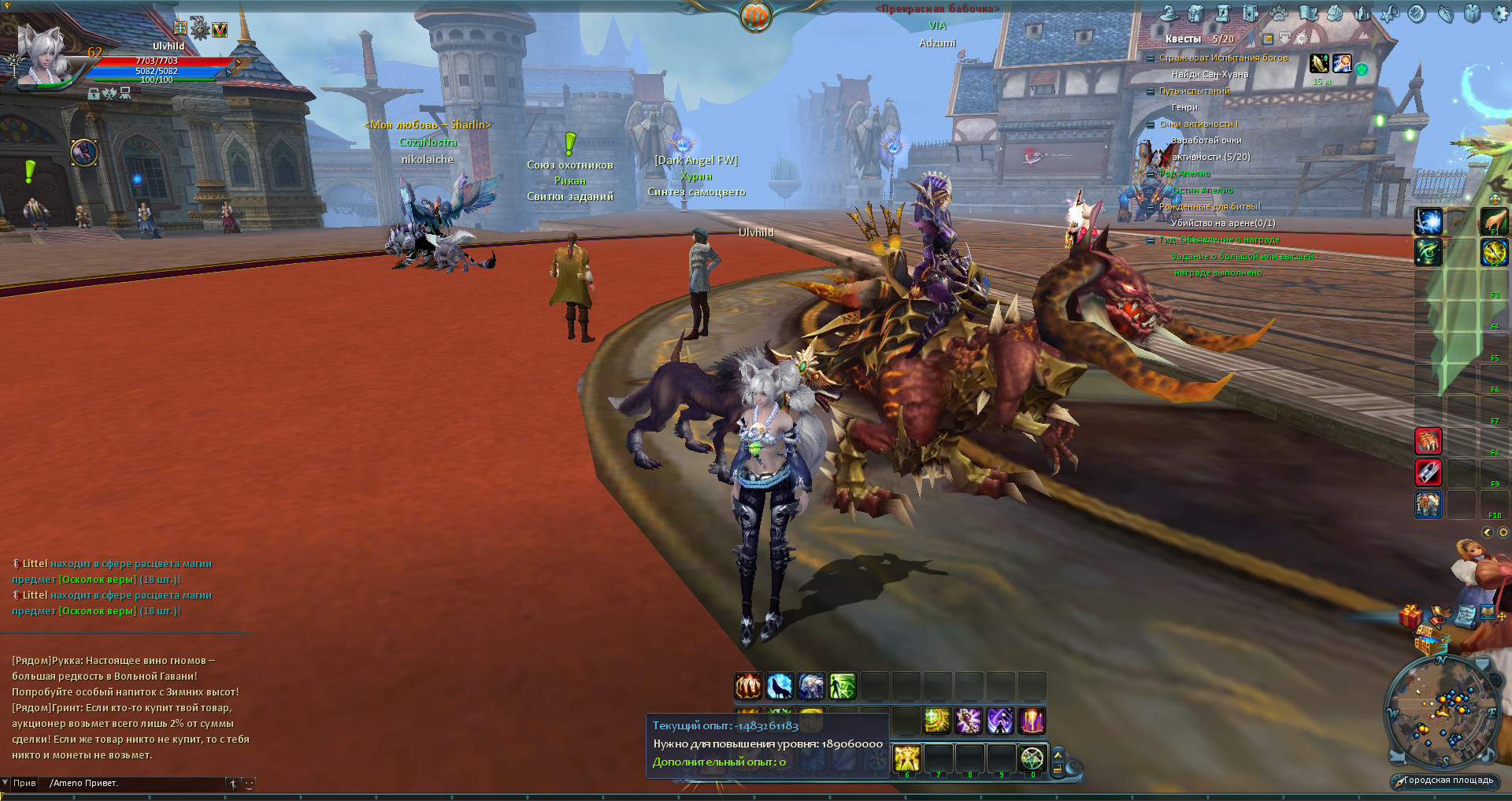
Task: Open the backpack inventory icon
Action: coord(1196,13)
